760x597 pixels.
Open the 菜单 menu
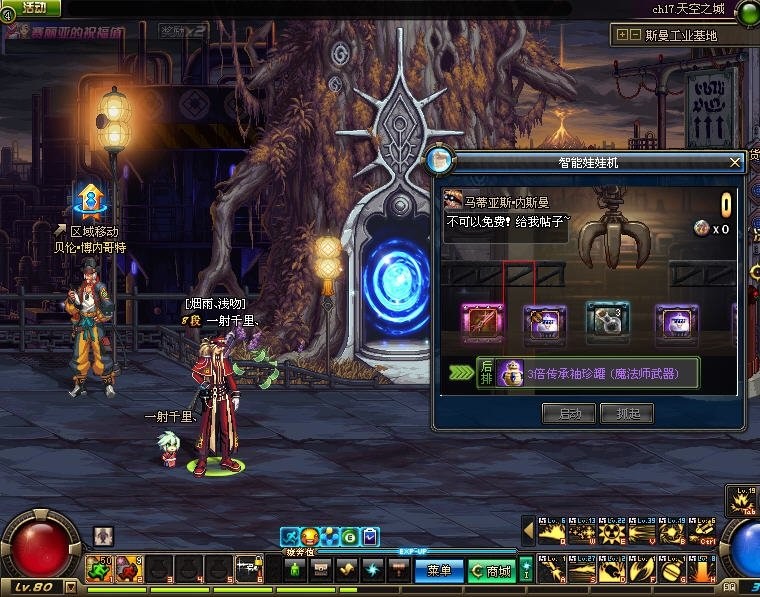click(x=439, y=571)
